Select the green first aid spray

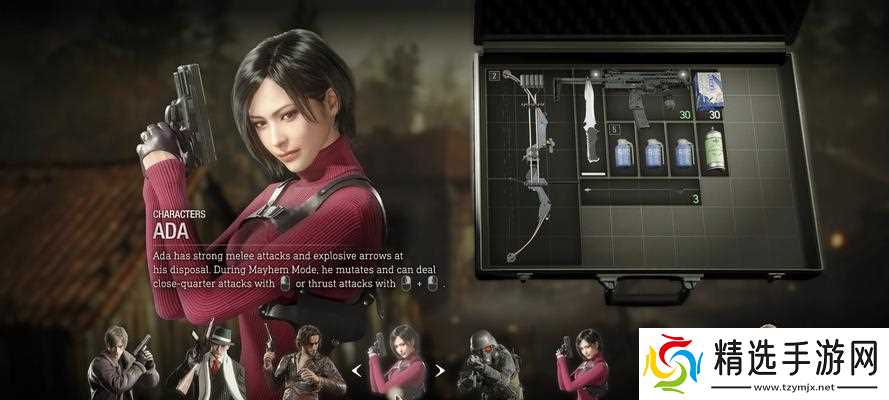coord(715,154)
